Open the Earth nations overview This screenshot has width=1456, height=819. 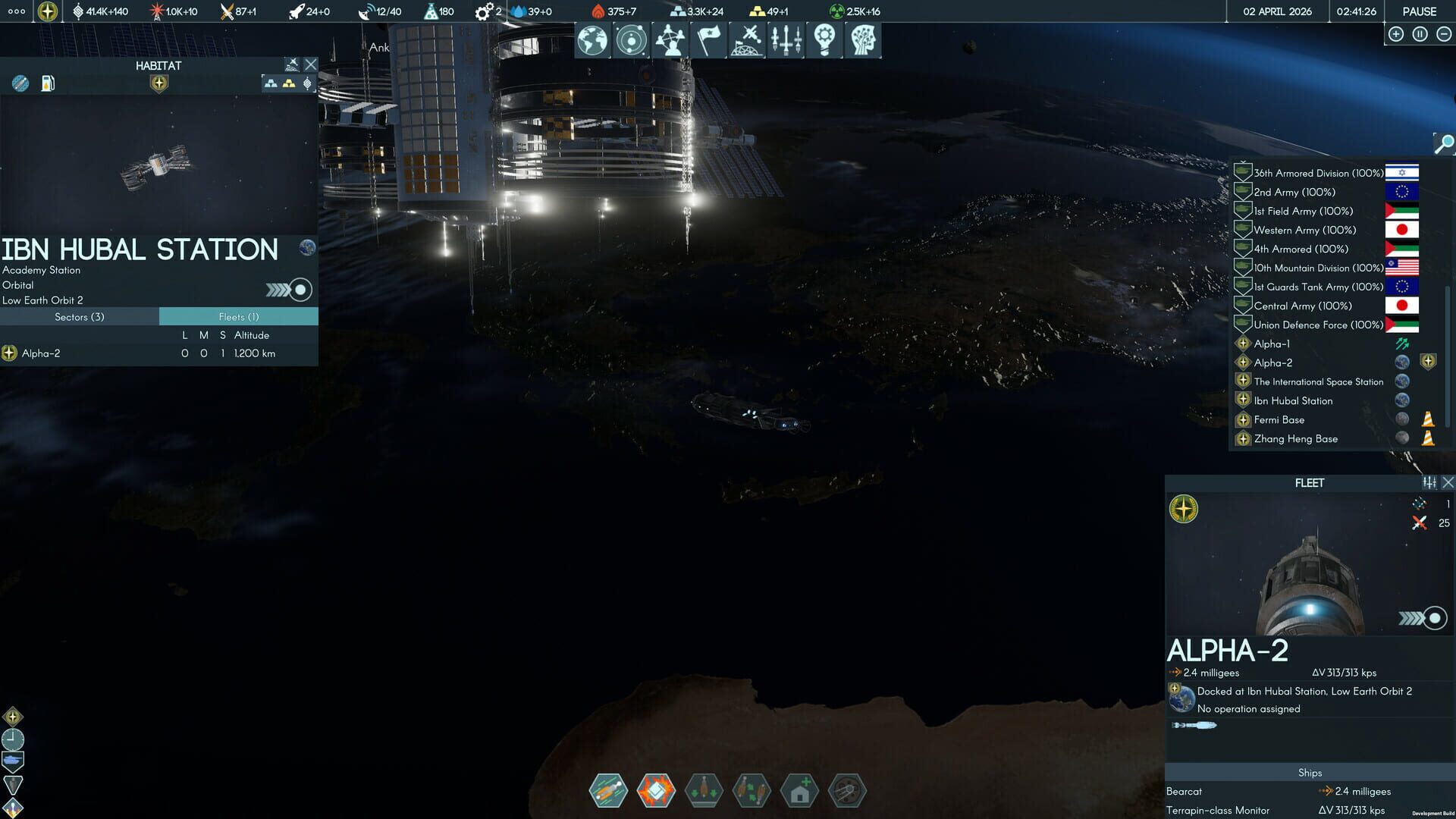tap(592, 39)
